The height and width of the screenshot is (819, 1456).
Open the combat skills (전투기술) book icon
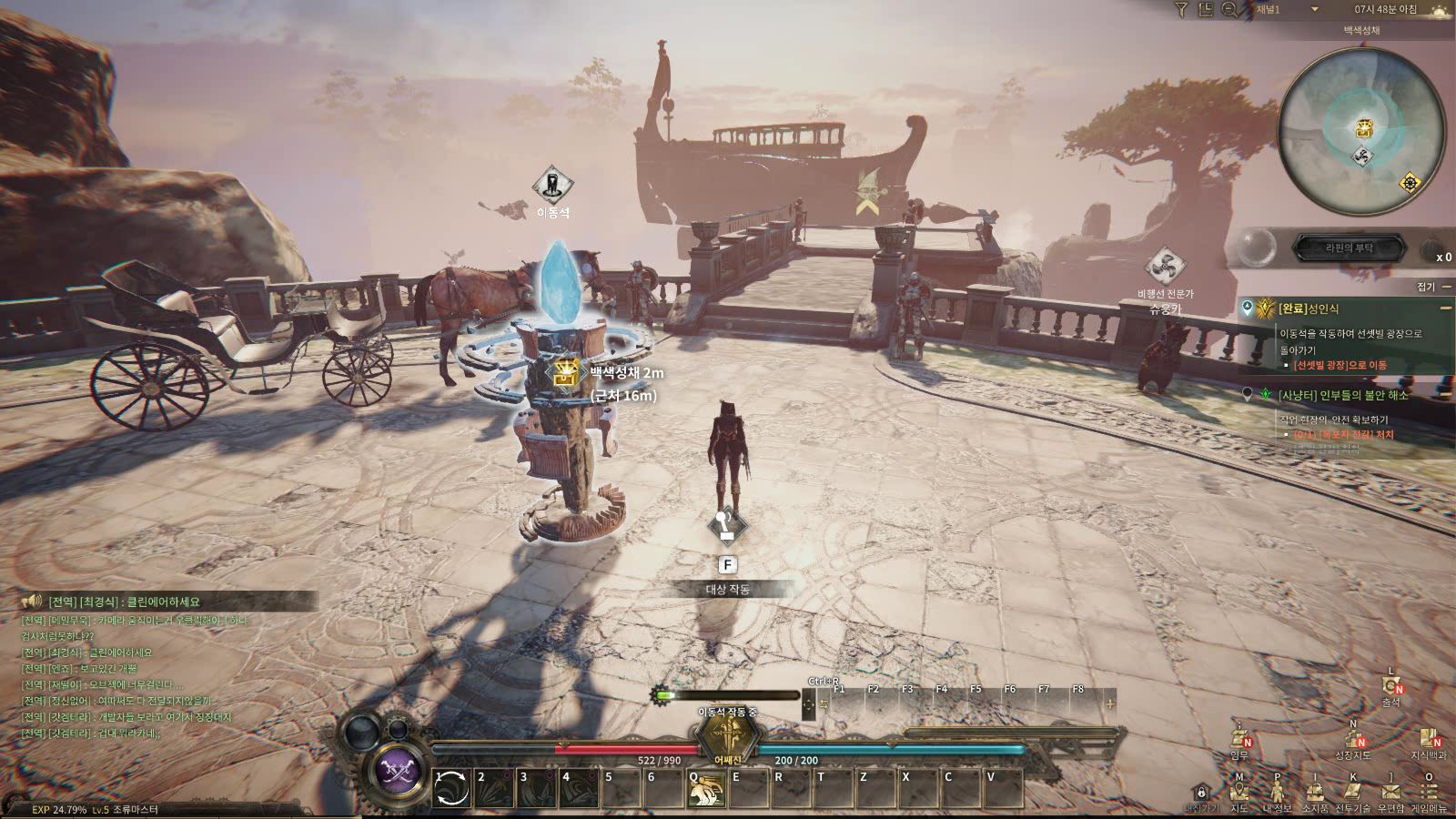[x=1352, y=792]
